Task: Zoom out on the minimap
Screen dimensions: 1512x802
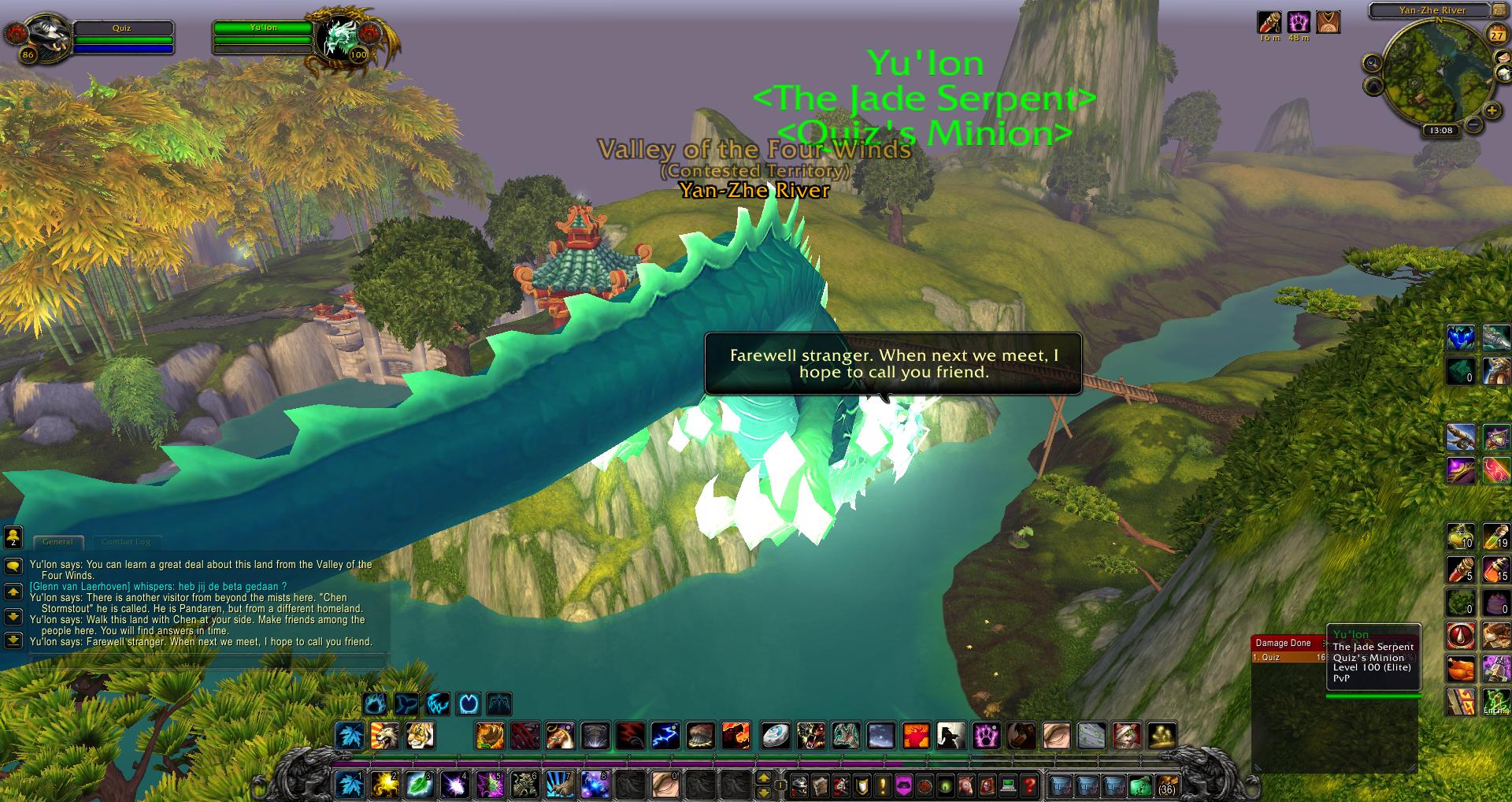Action: [1473, 124]
